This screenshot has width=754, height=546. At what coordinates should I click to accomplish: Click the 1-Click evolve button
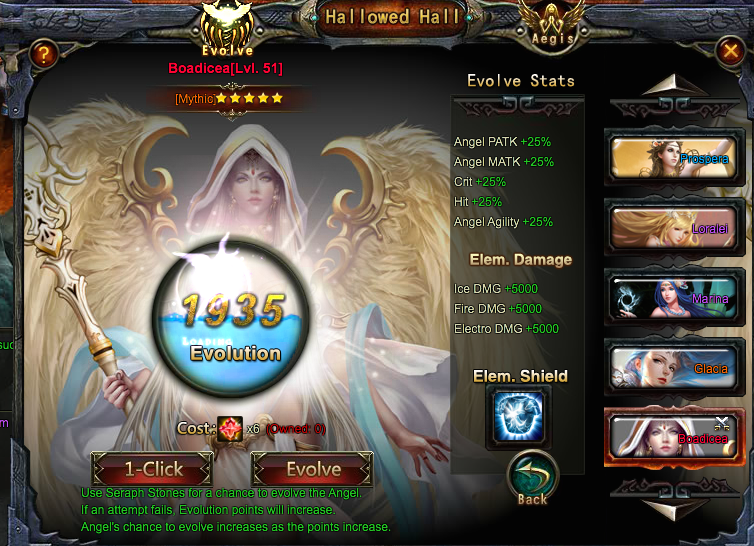(153, 469)
